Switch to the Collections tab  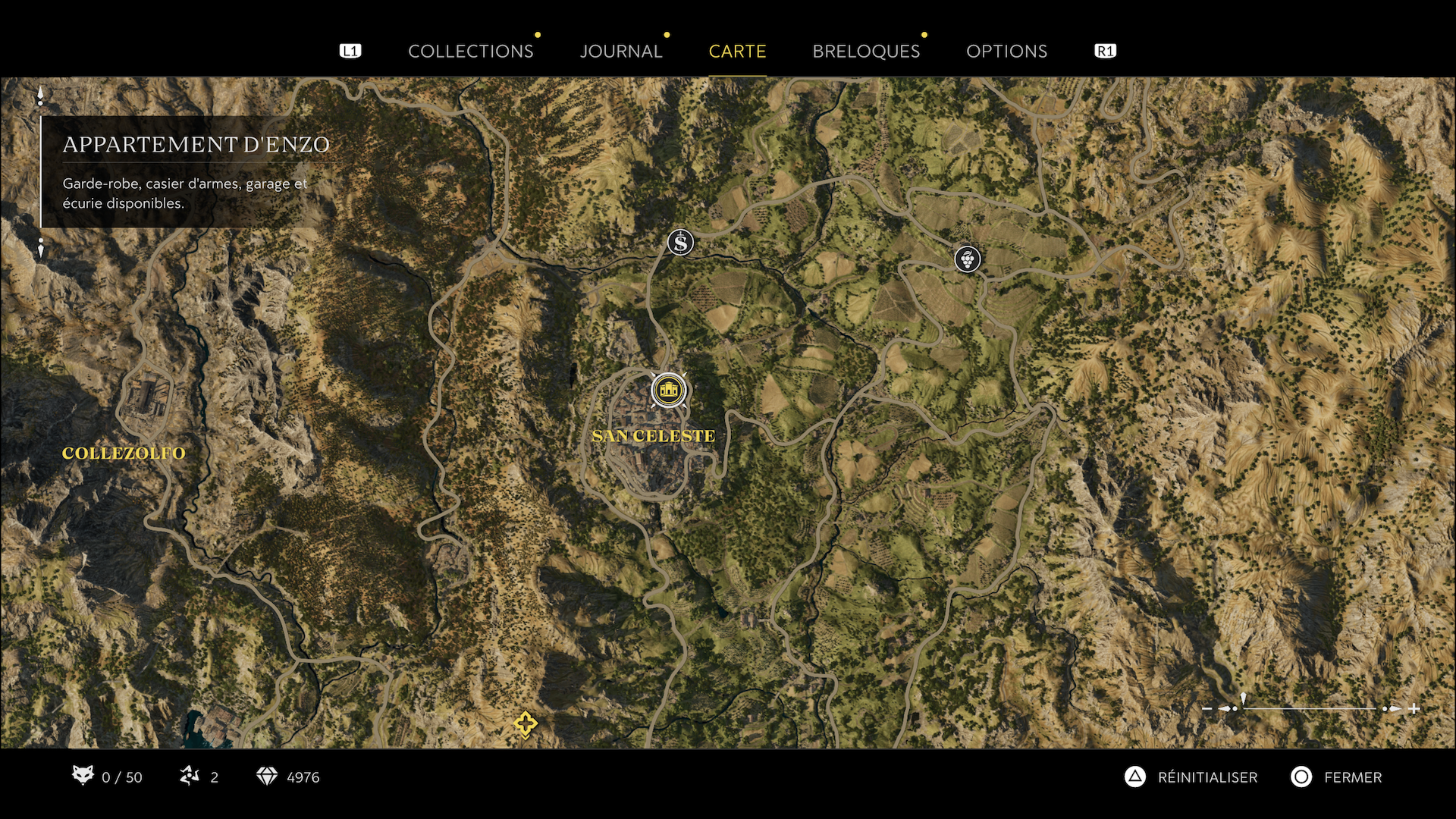(470, 51)
